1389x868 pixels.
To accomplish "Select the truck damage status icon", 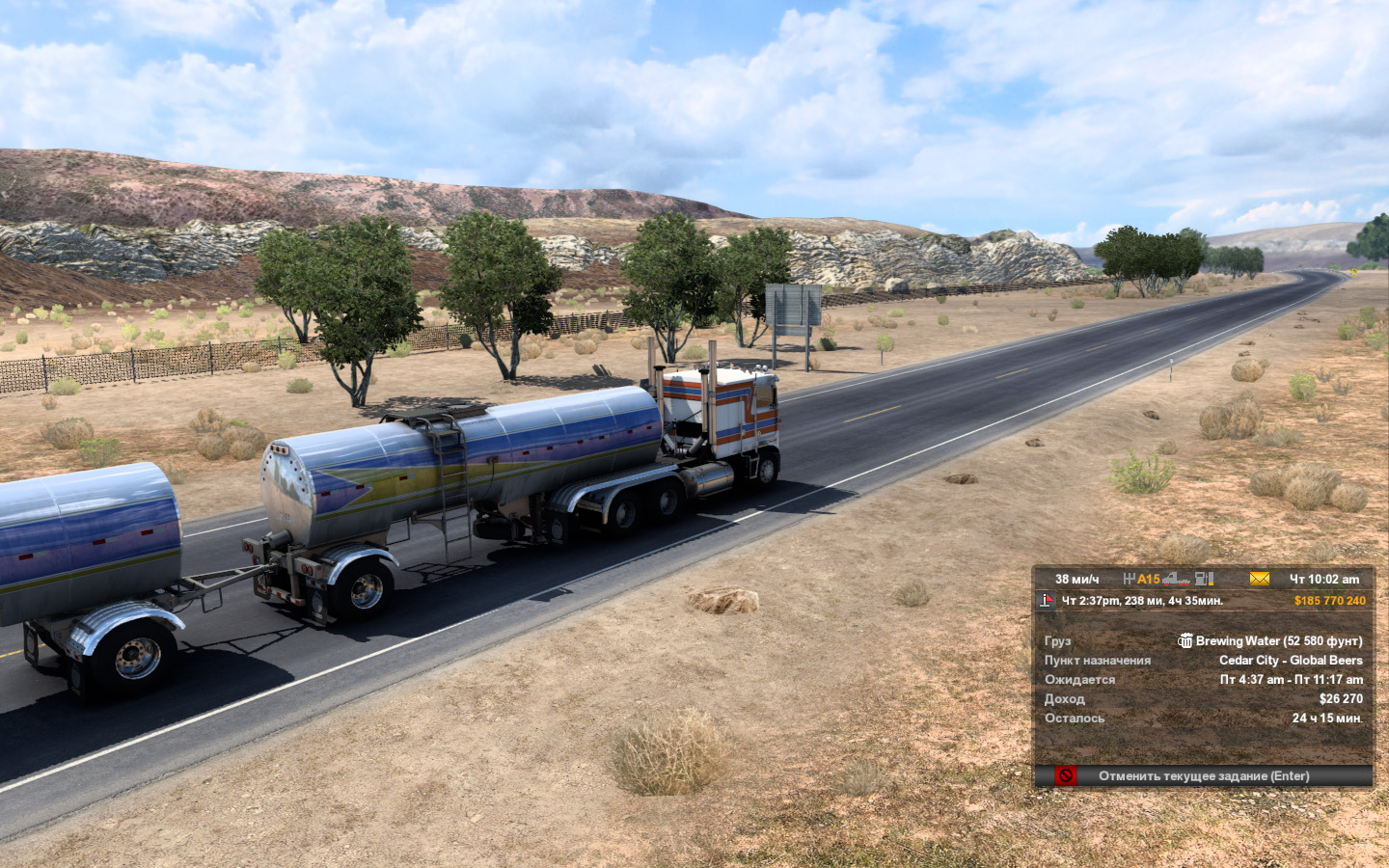I will pos(1176,579).
